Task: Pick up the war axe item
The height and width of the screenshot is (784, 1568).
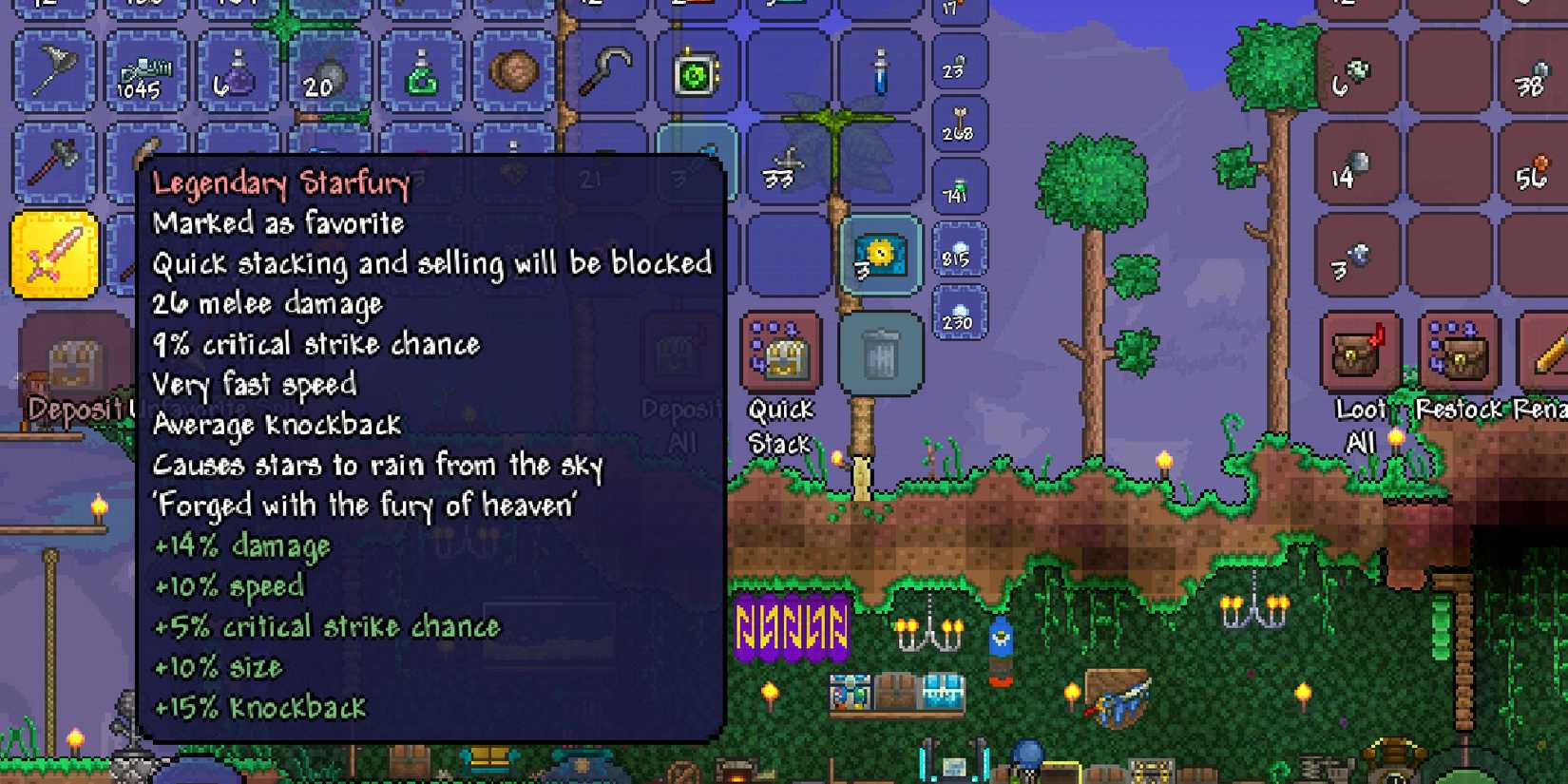Action: pyautogui.click(x=54, y=162)
